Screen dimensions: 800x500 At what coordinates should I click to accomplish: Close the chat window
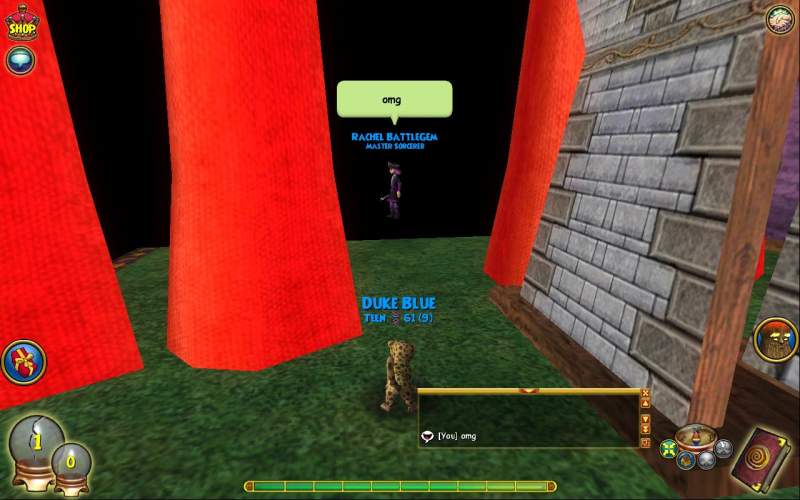(646, 393)
